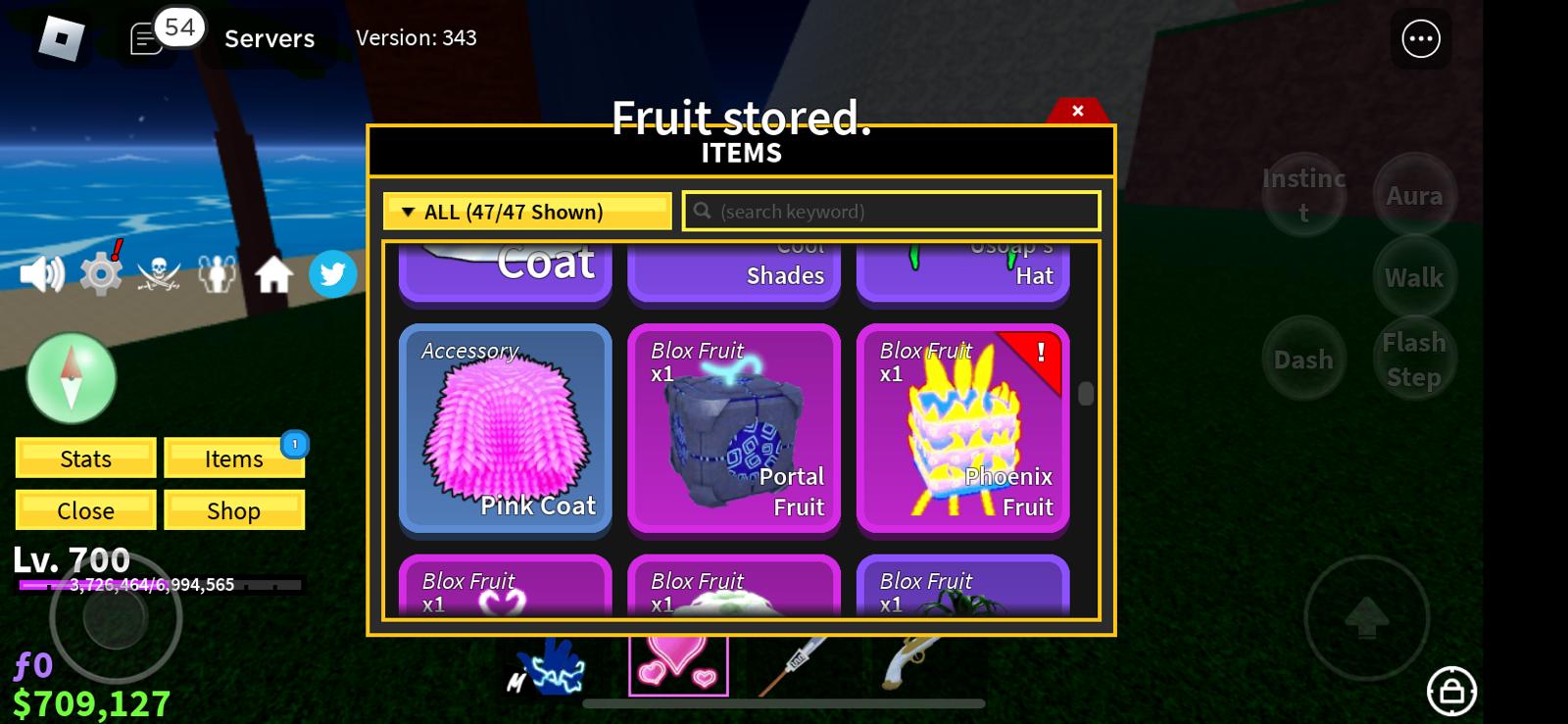Select the Portal Fruit slot

(734, 429)
